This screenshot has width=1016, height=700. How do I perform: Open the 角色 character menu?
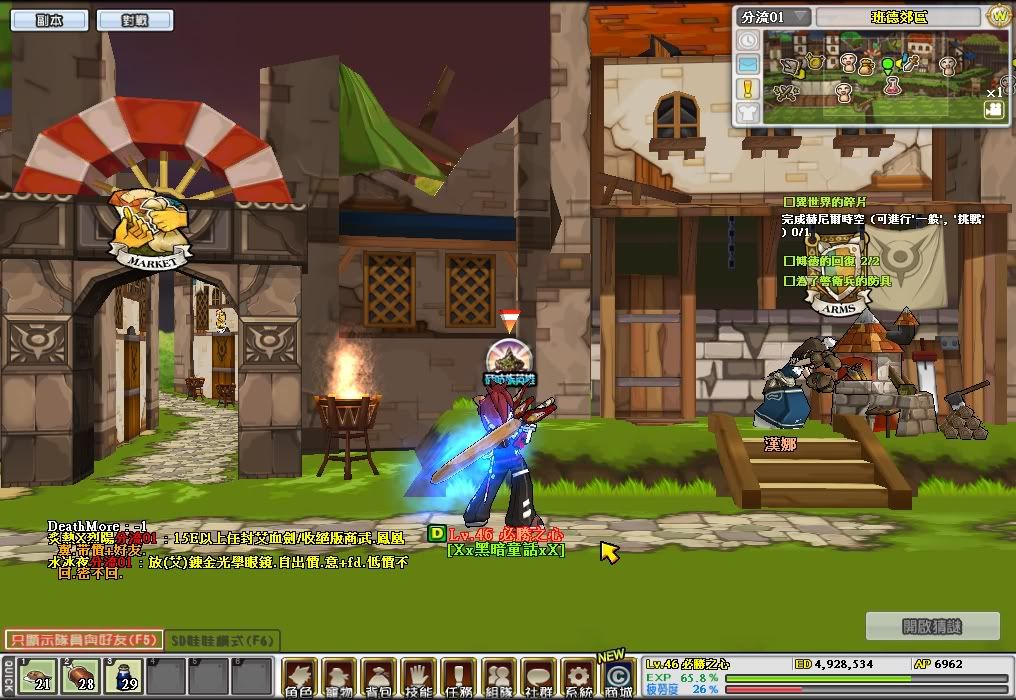pos(299,678)
